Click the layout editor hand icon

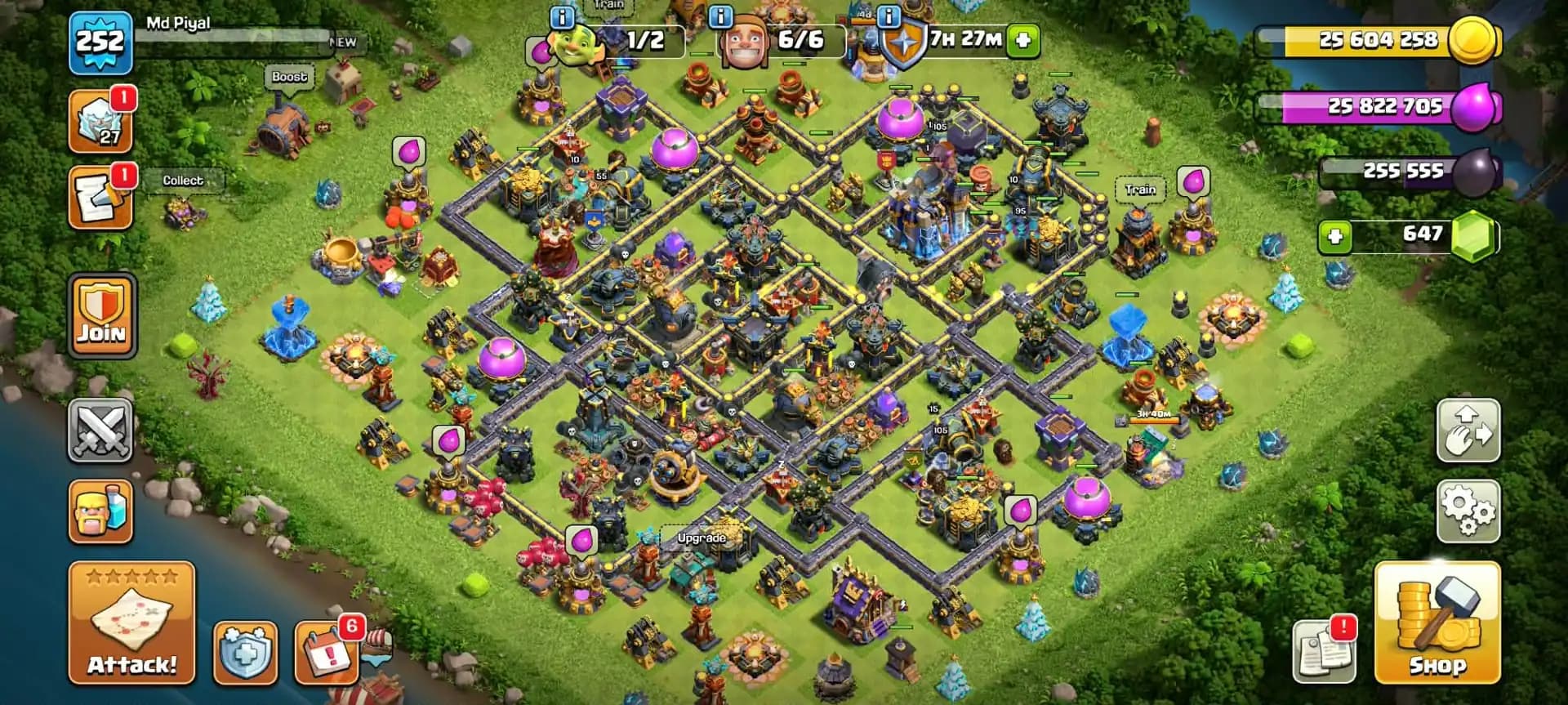tap(1468, 432)
